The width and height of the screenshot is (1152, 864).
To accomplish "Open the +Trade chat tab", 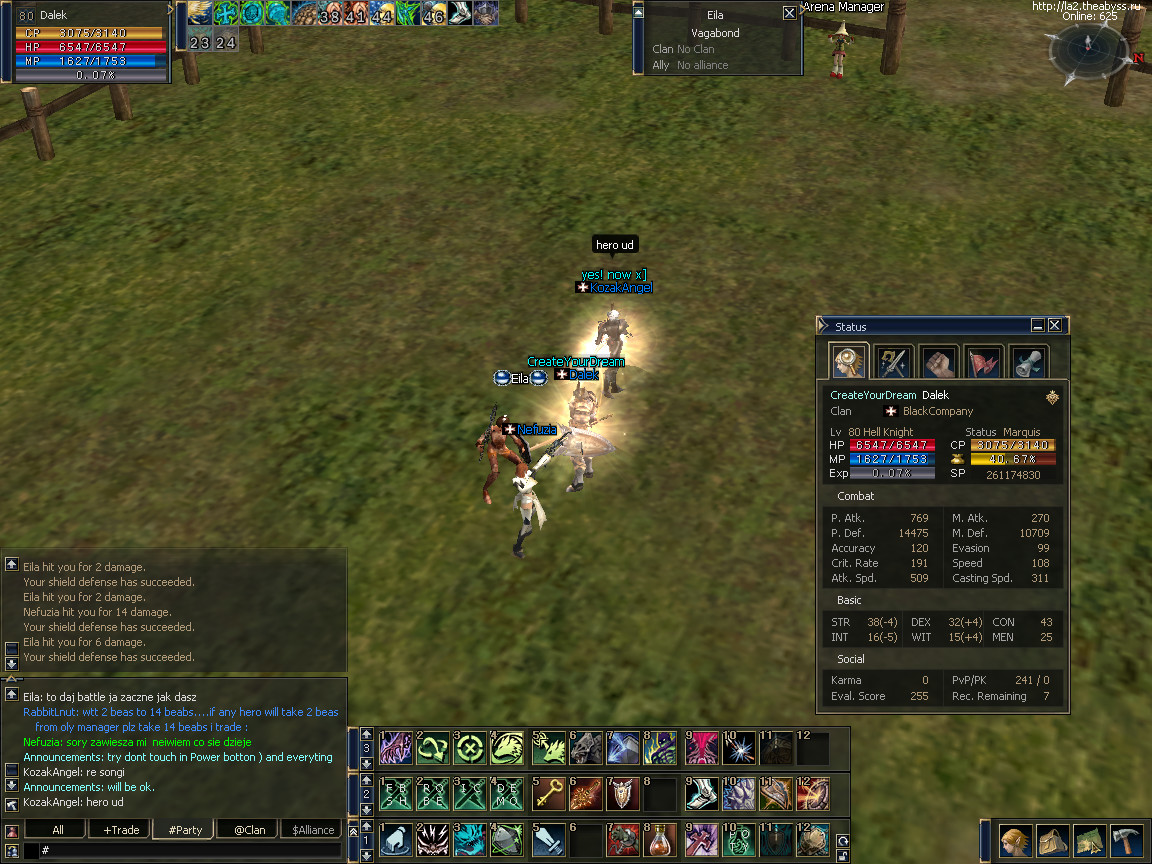I will 121,829.
